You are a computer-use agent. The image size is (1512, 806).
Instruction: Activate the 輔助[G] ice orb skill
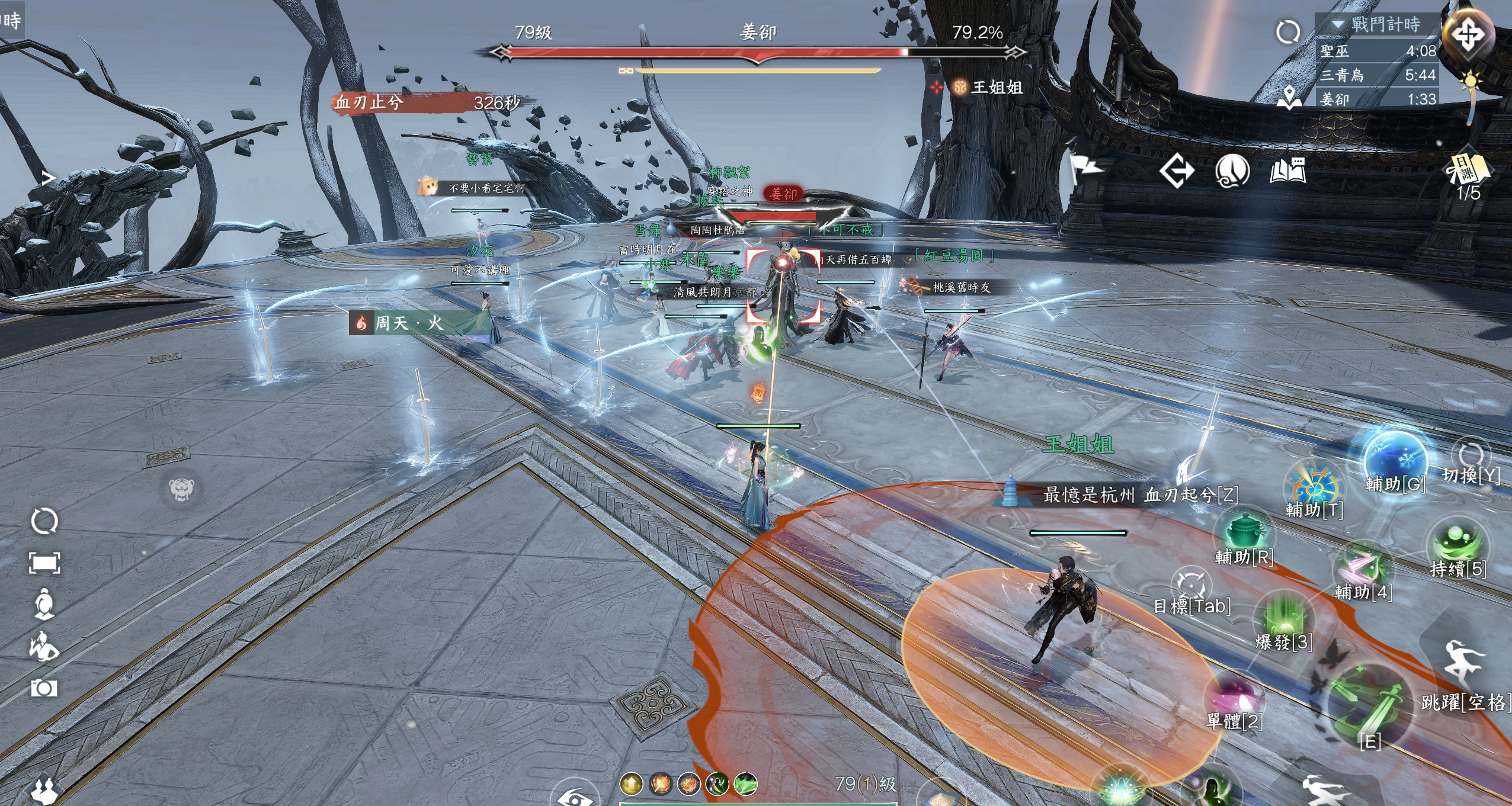[1395, 460]
